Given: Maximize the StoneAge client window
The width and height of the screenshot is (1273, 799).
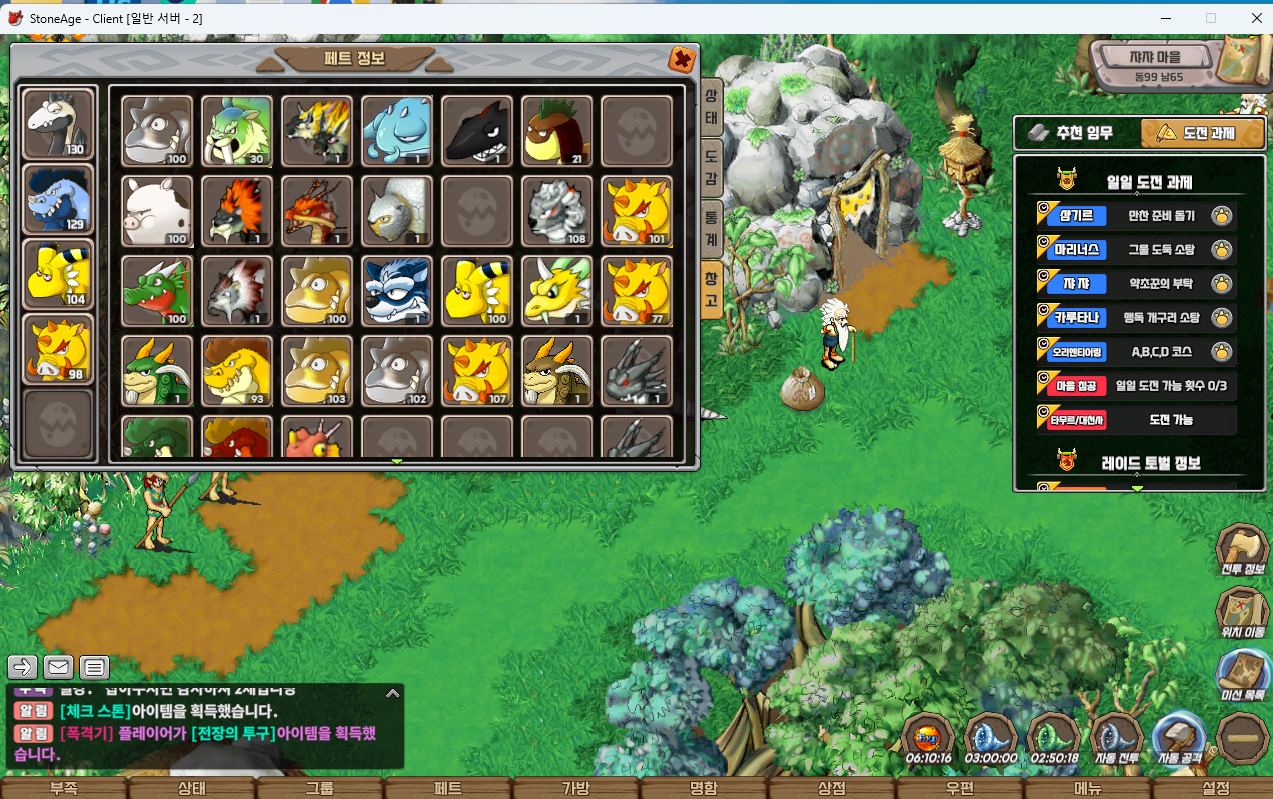Looking at the screenshot, I should coord(1211,17).
